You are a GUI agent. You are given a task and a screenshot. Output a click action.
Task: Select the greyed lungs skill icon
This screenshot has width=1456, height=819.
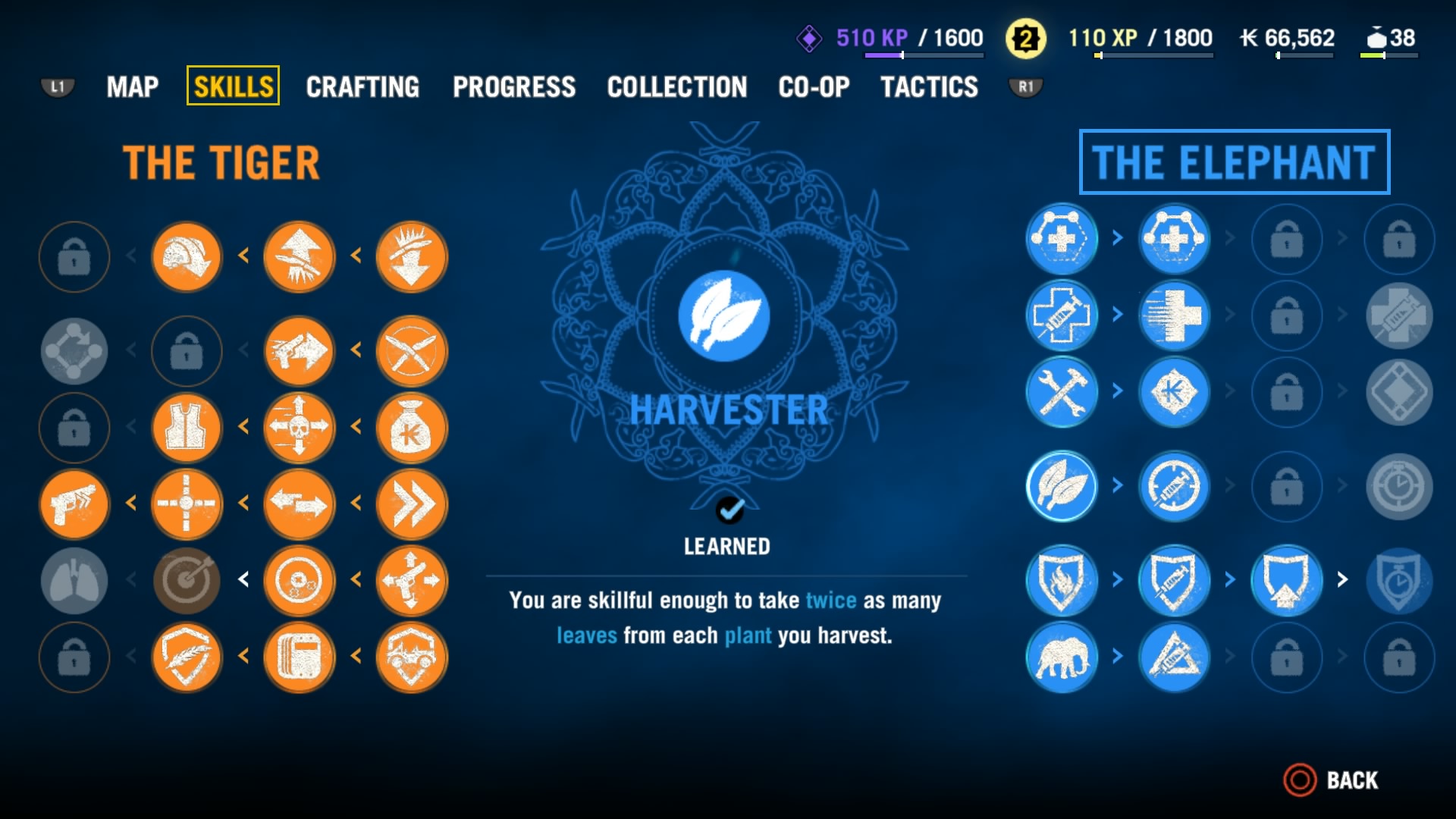click(74, 580)
